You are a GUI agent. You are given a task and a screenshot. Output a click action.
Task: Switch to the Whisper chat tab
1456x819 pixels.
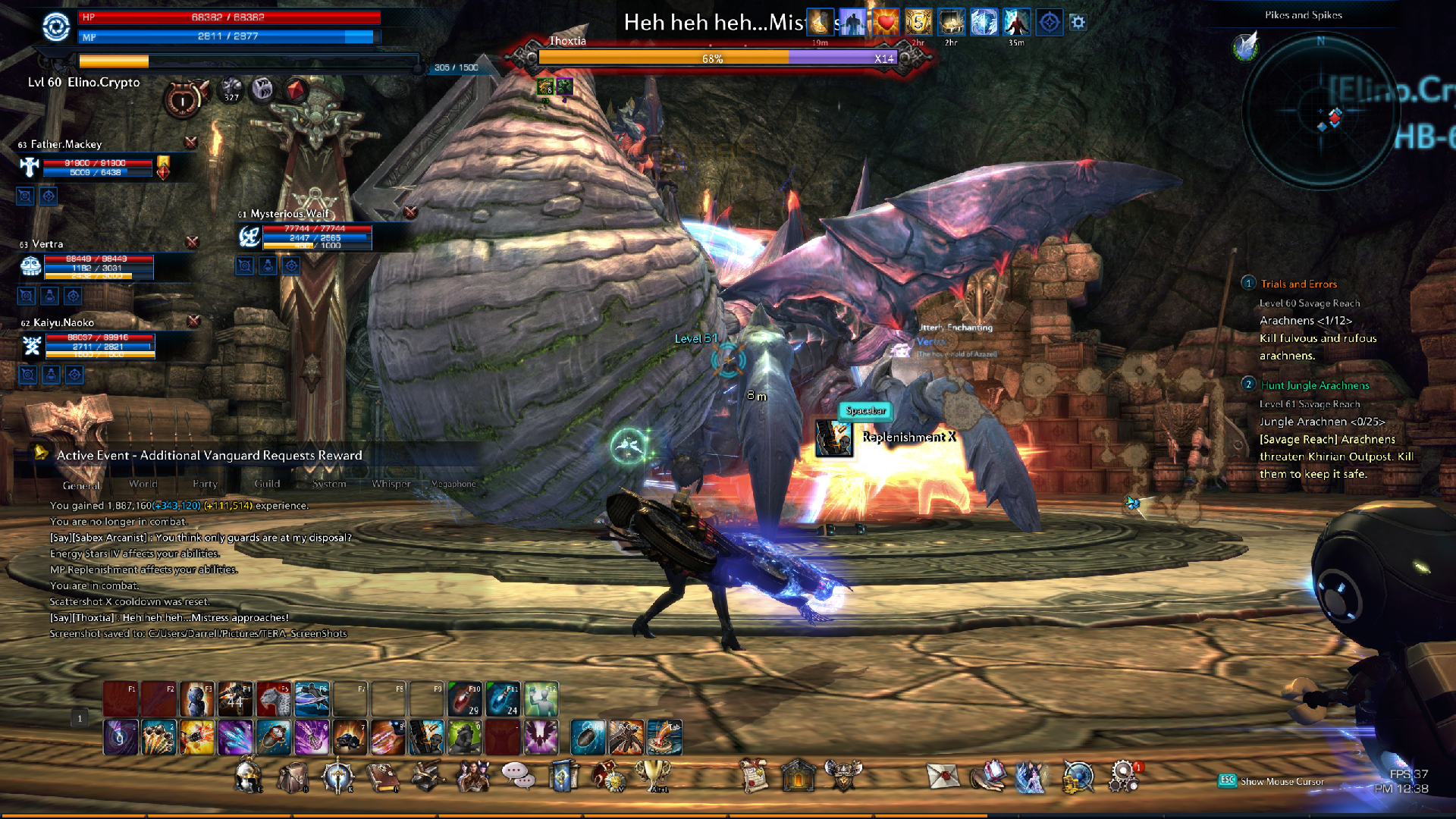click(391, 484)
